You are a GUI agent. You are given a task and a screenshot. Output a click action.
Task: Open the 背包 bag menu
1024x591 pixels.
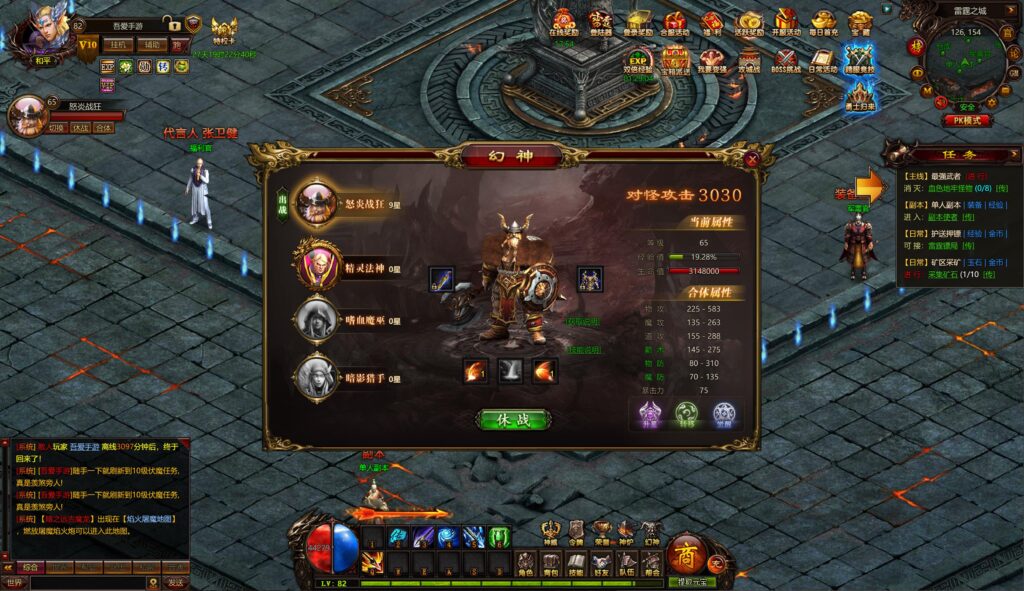coord(551,566)
